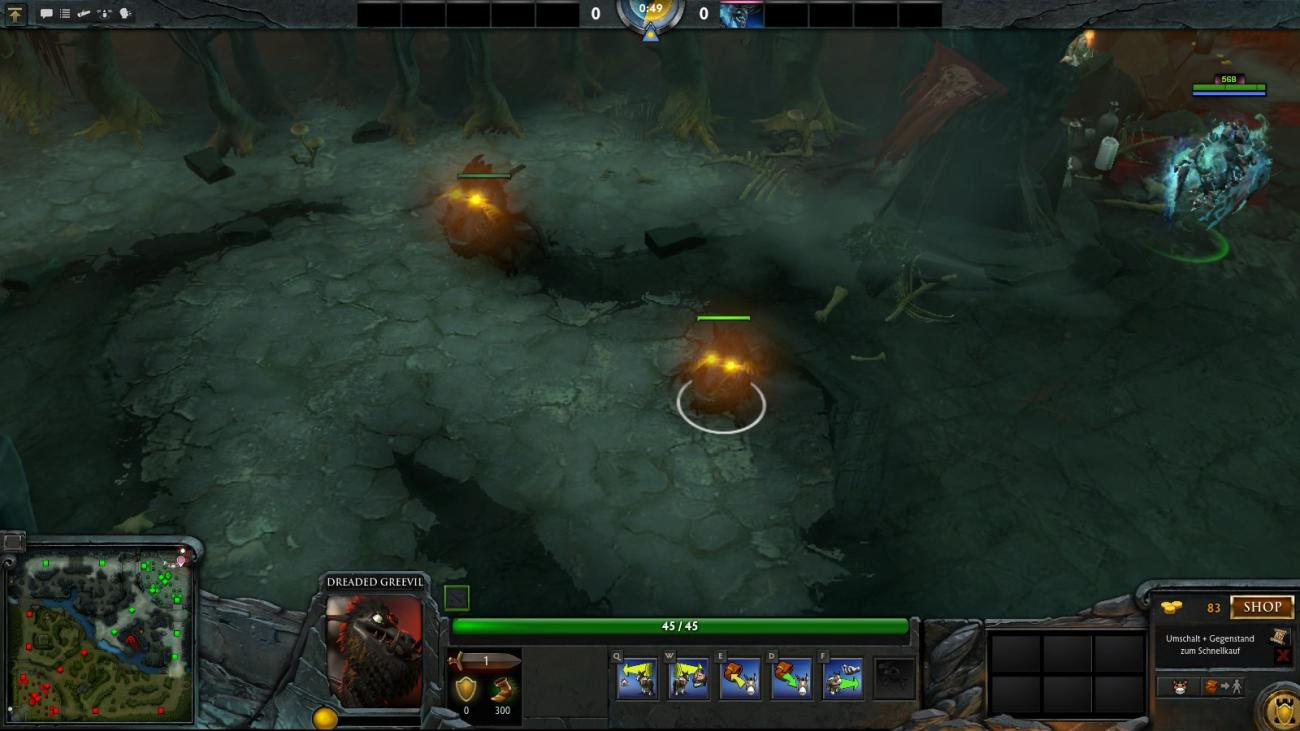
Task: Trigger the D courier ability
Action: tap(791, 678)
